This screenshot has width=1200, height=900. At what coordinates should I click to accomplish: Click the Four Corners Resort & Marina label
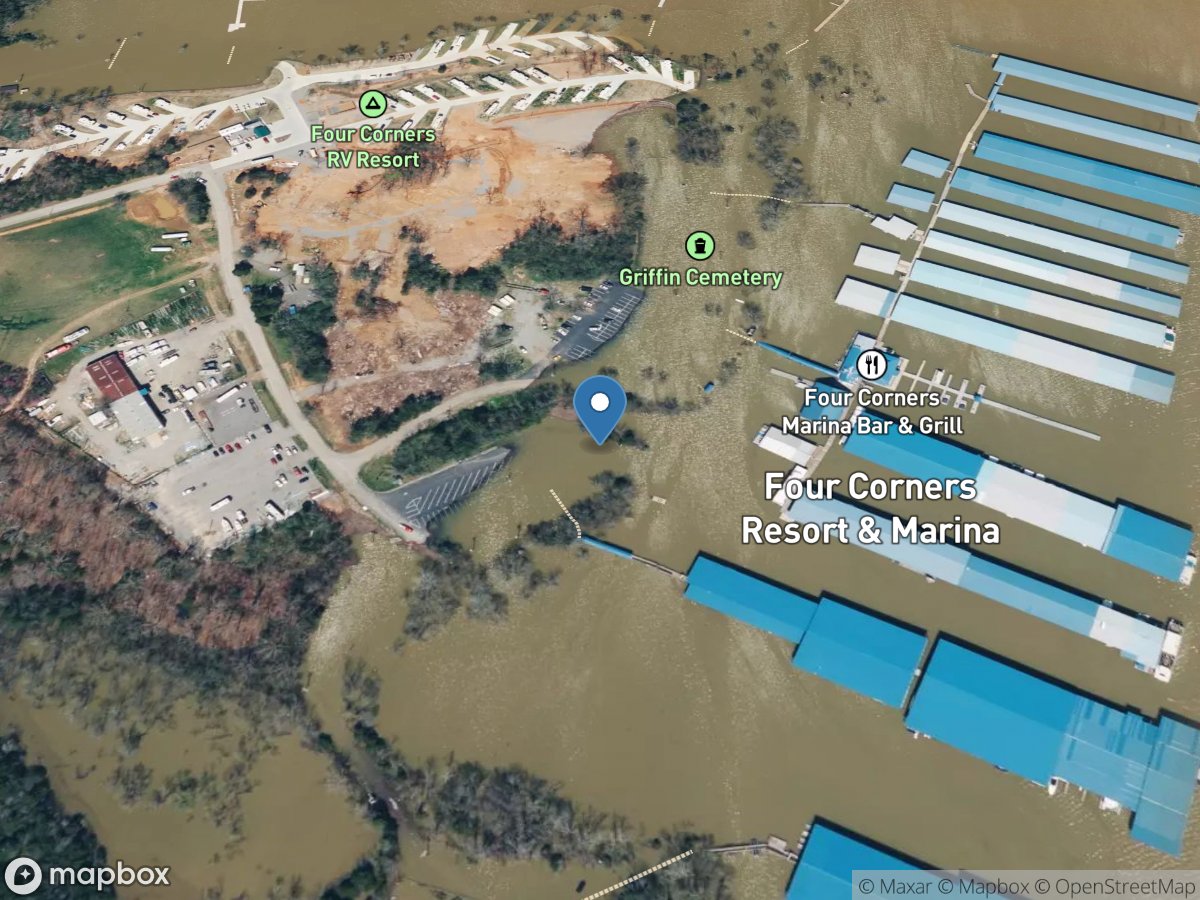point(870,509)
